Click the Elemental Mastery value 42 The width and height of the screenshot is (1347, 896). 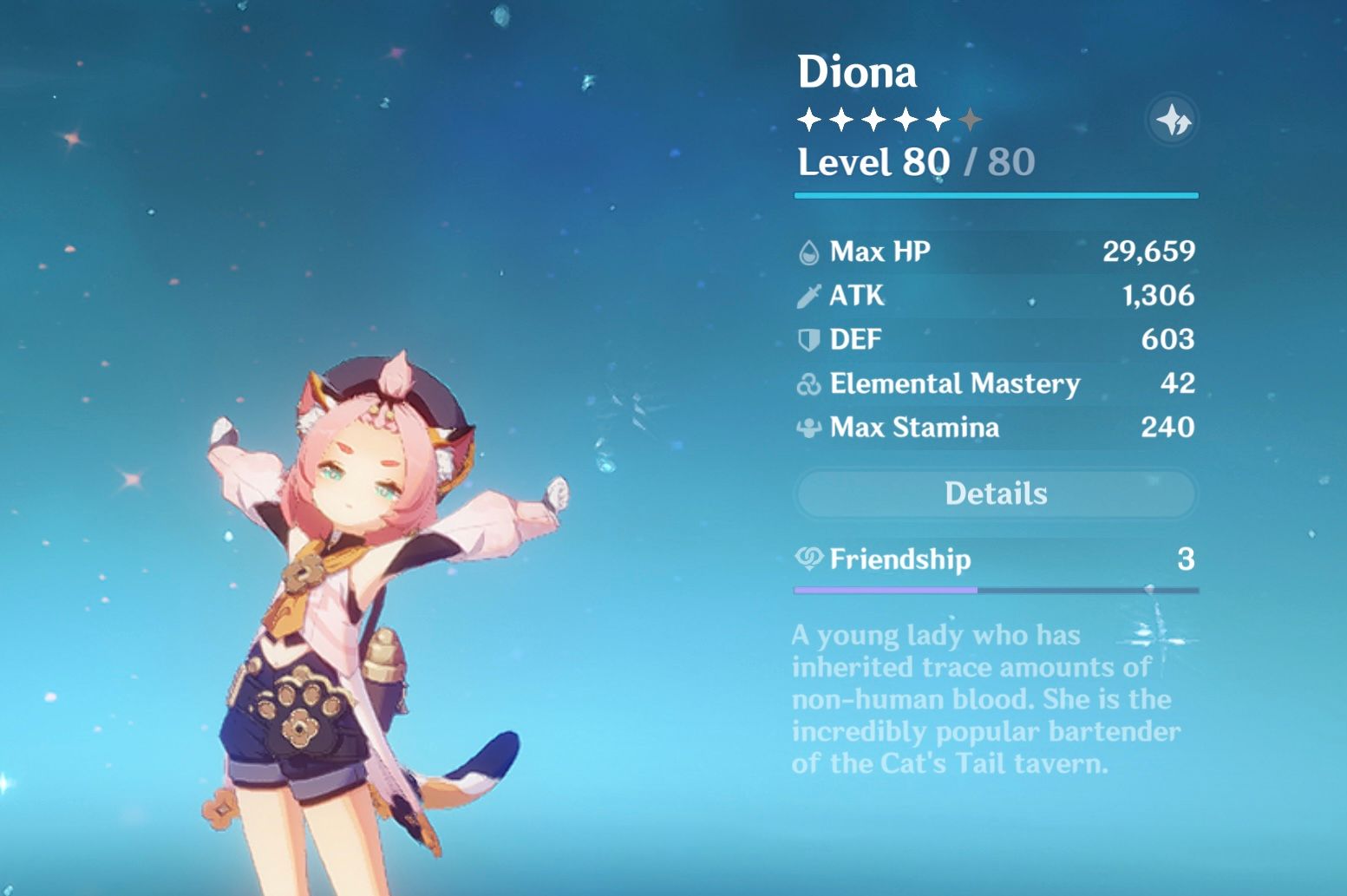tap(1180, 383)
